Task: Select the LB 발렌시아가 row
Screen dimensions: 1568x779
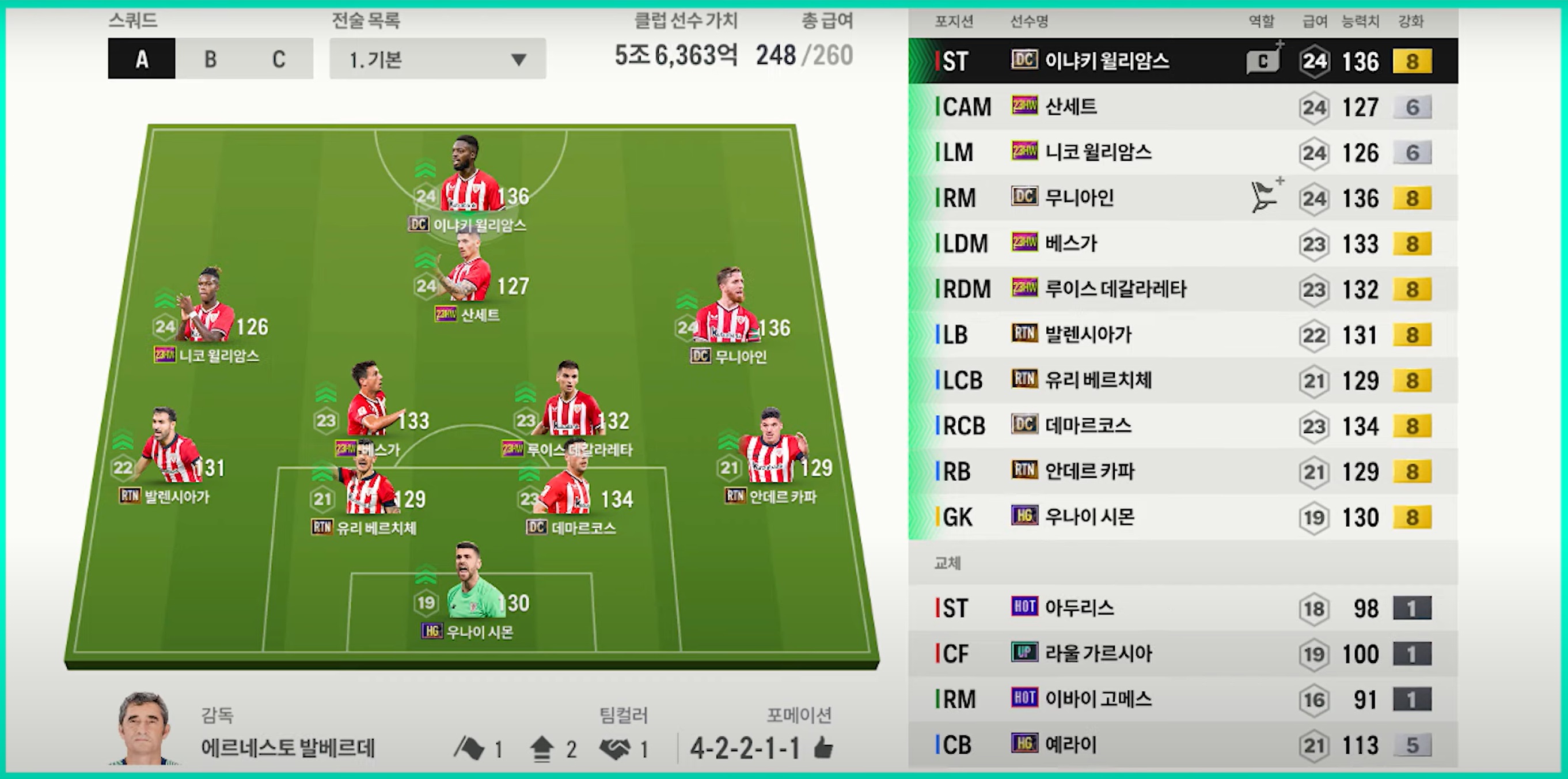Action: click(x=1182, y=335)
